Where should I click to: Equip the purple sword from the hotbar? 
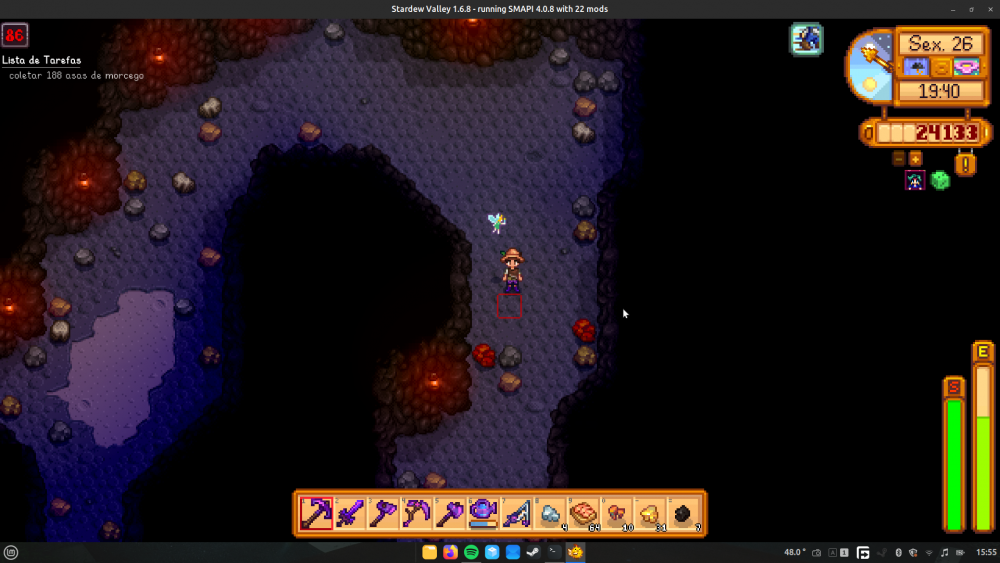[x=349, y=513]
